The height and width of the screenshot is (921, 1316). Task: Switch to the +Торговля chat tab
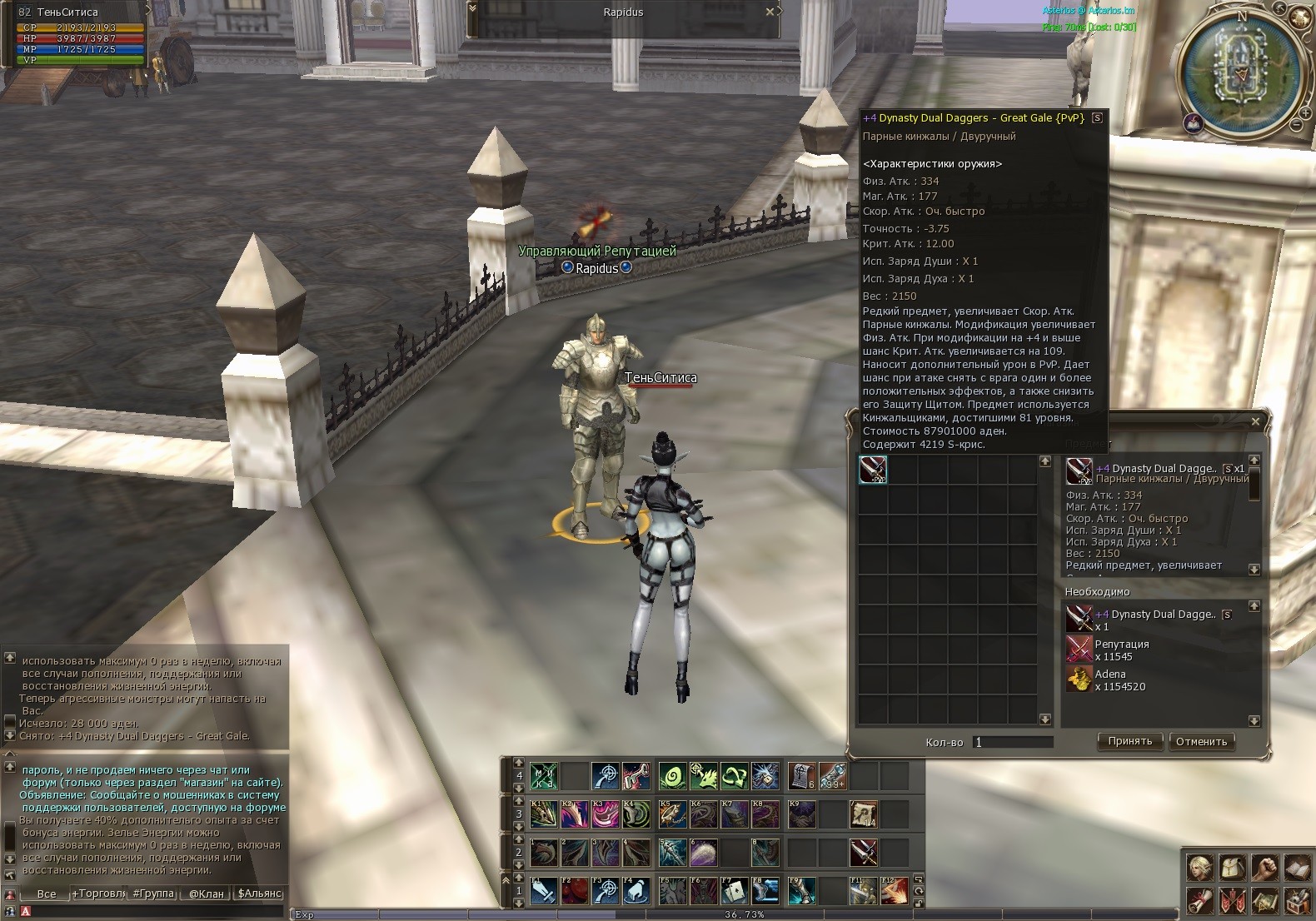click(x=98, y=894)
